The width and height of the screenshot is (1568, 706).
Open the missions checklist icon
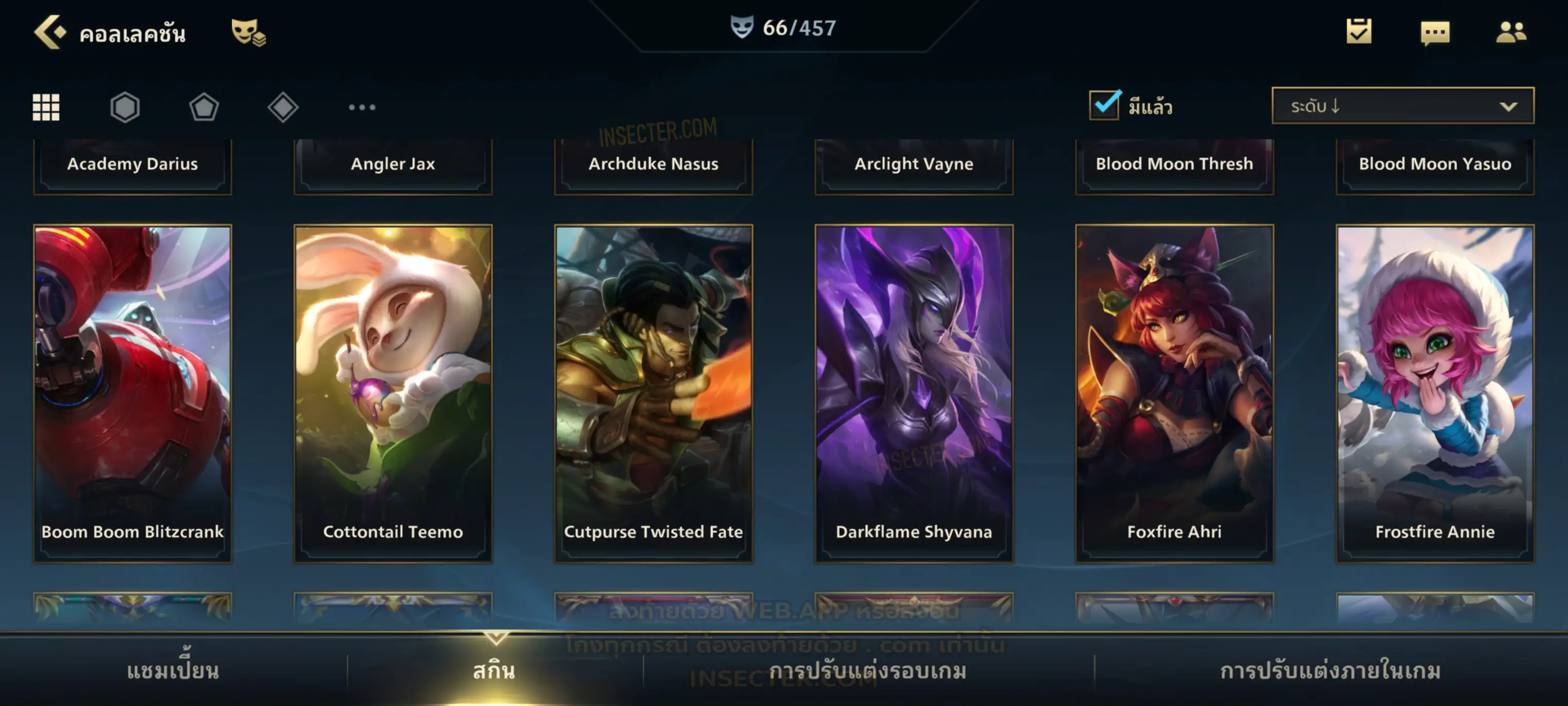(1359, 31)
